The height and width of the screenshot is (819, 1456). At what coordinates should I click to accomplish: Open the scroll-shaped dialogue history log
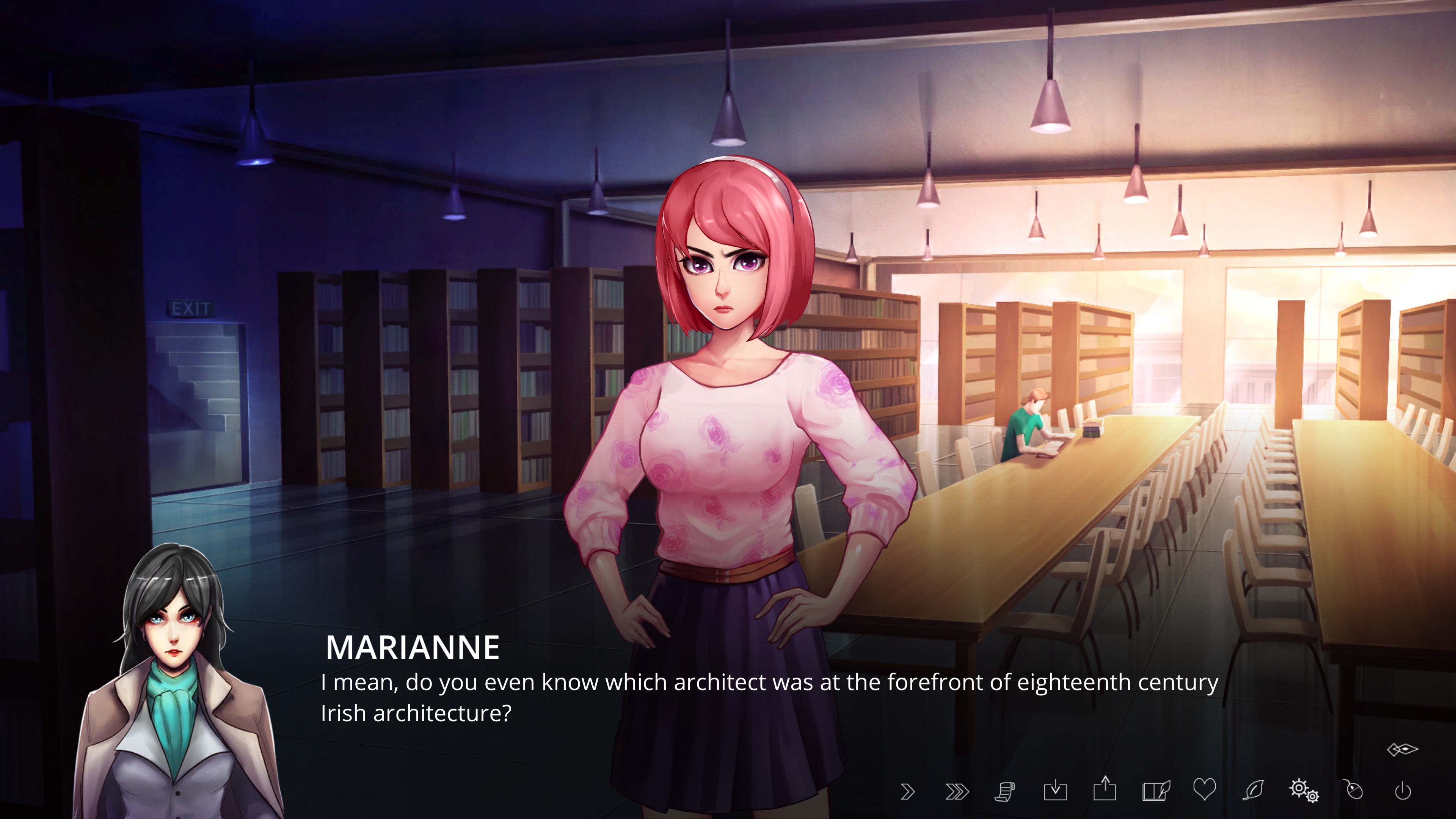[x=1005, y=791]
